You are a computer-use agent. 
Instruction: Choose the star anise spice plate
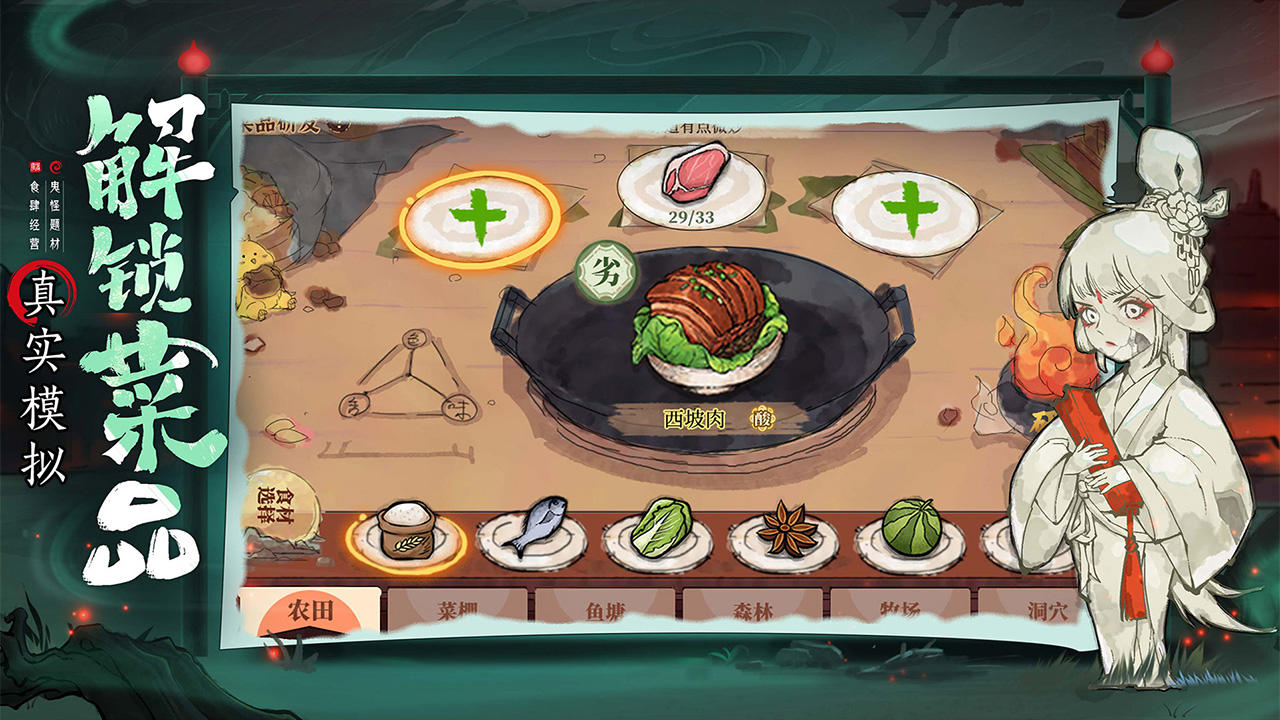coord(784,538)
